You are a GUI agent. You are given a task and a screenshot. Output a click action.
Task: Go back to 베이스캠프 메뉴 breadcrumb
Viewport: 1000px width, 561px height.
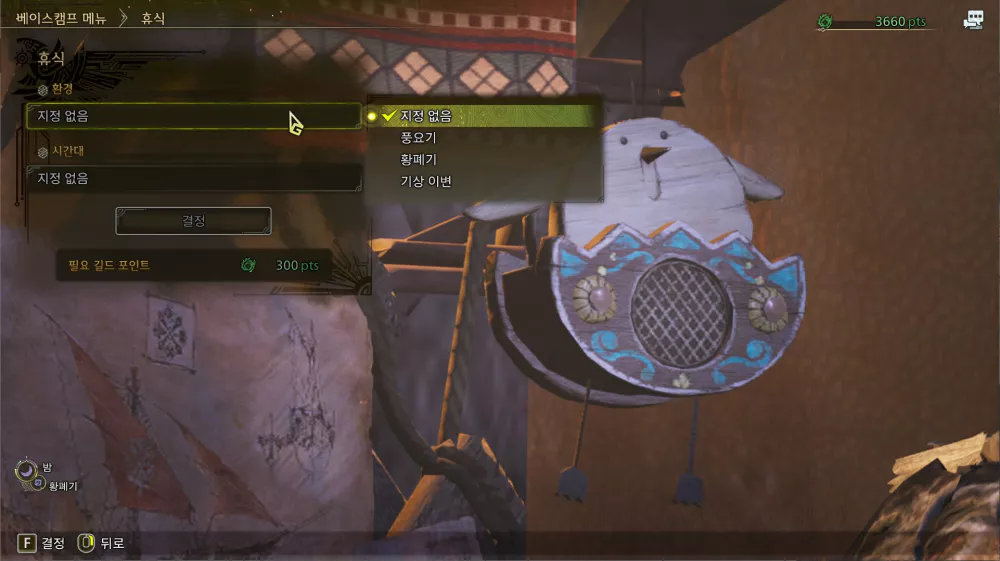tap(61, 18)
